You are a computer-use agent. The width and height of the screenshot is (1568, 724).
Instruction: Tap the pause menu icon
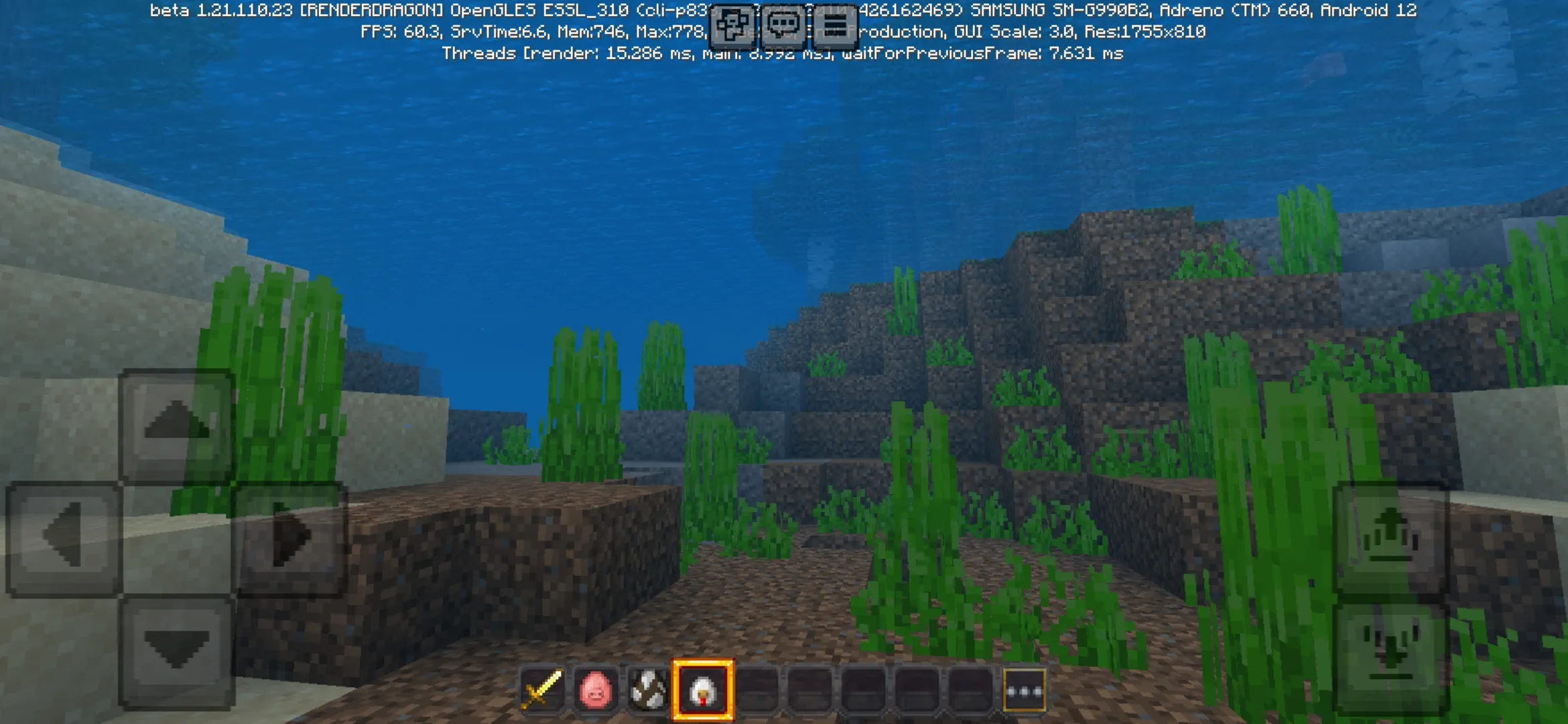coord(836,25)
